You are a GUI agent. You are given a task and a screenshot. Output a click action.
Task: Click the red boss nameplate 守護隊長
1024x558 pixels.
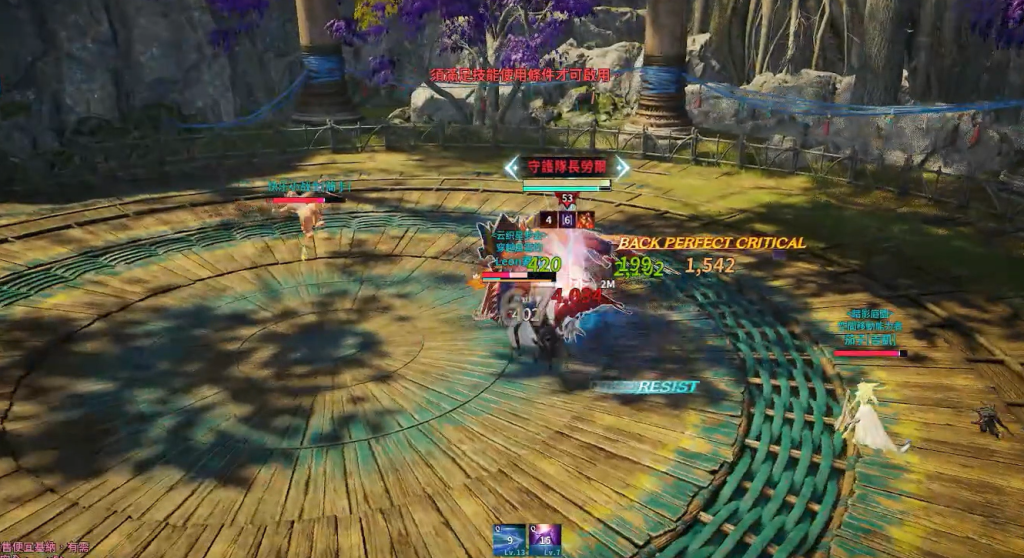pyautogui.click(x=567, y=167)
